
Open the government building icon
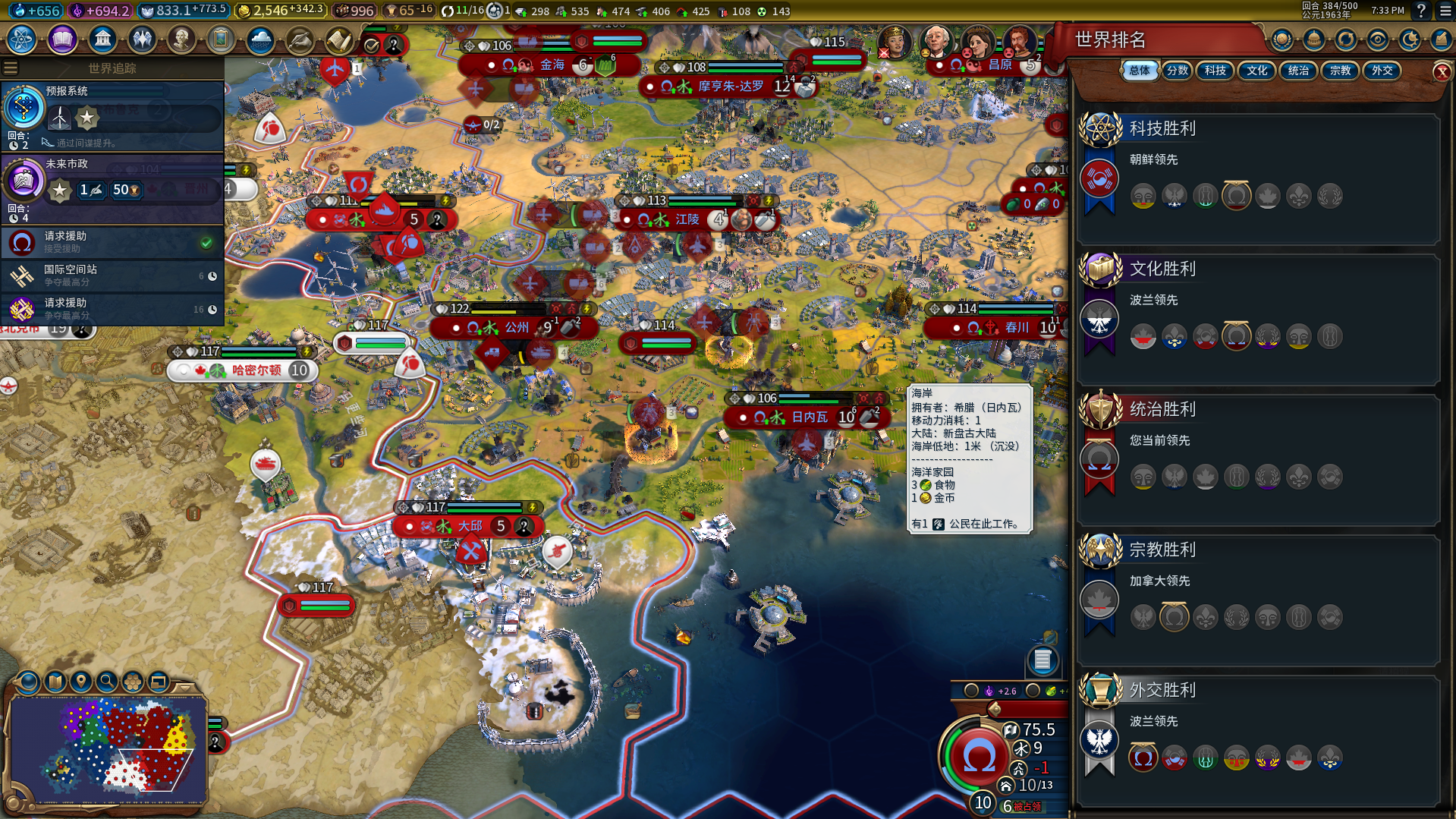102,39
